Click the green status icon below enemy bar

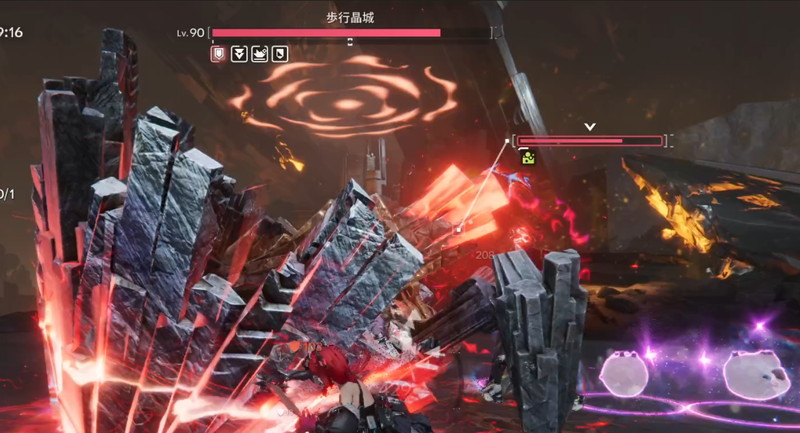[527, 157]
